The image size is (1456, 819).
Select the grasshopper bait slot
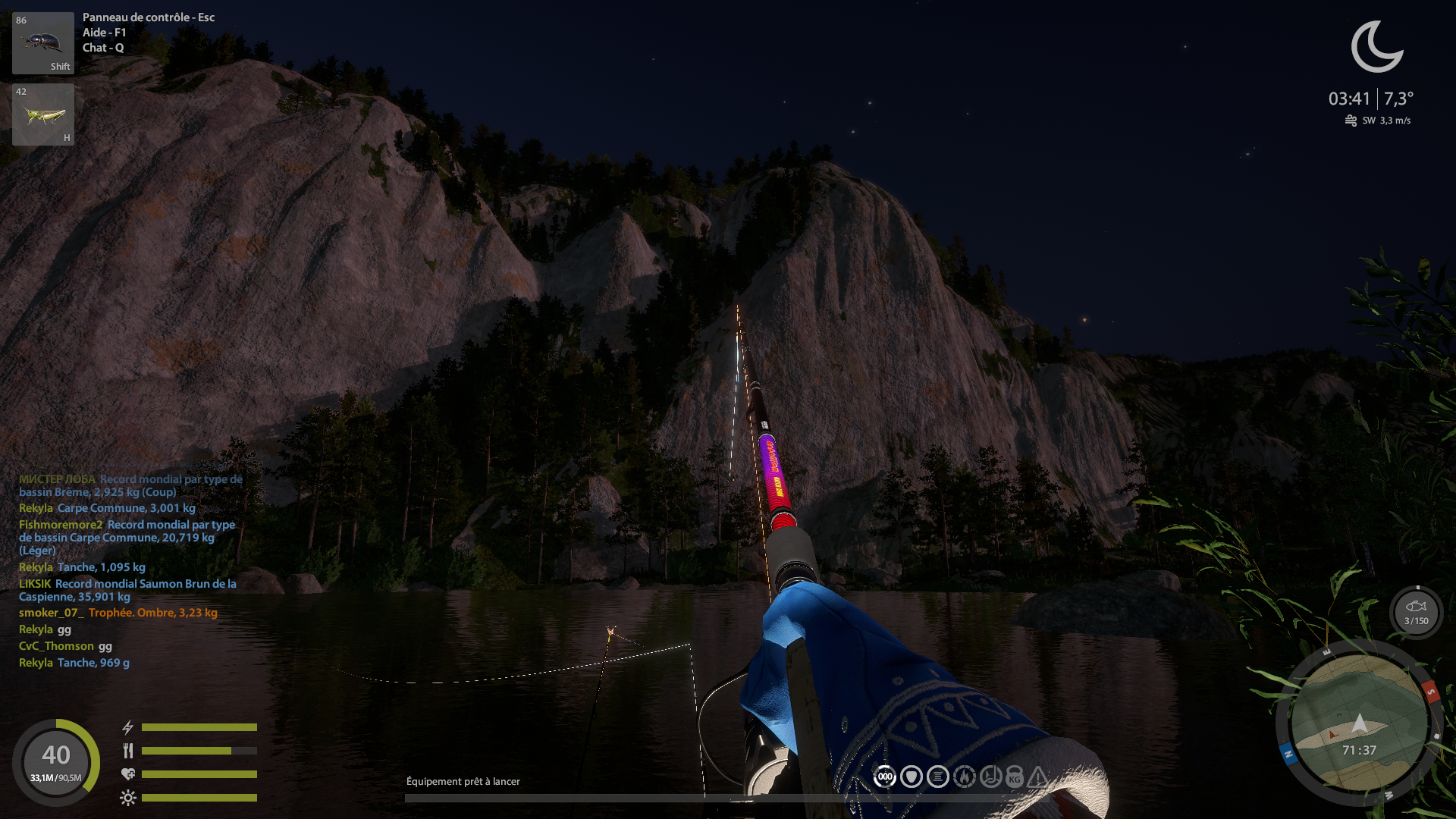(x=43, y=115)
